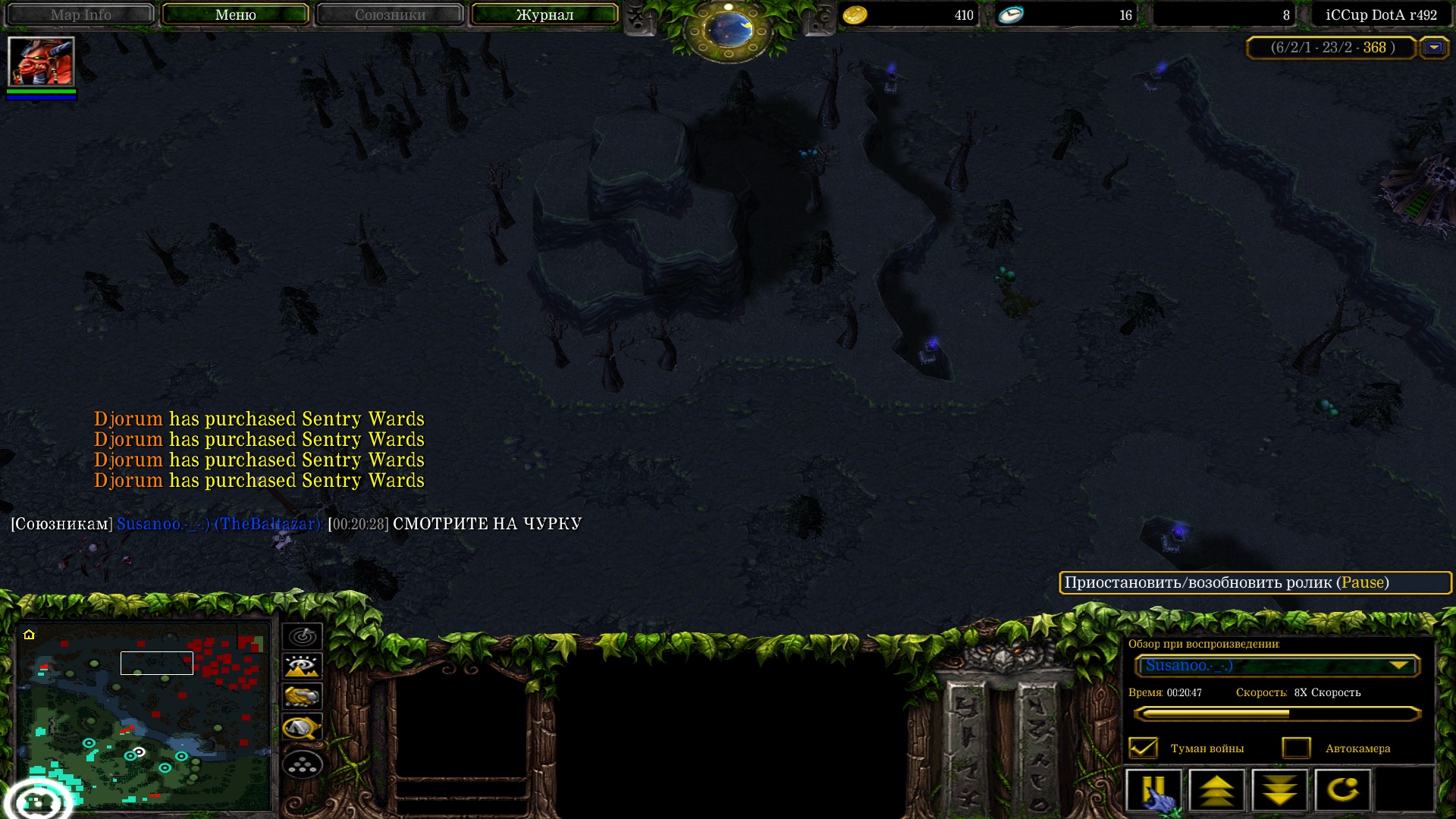The width and height of the screenshot is (1456, 819).
Task: Open the Susanoo observed-player dropdown
Action: 1278,666
